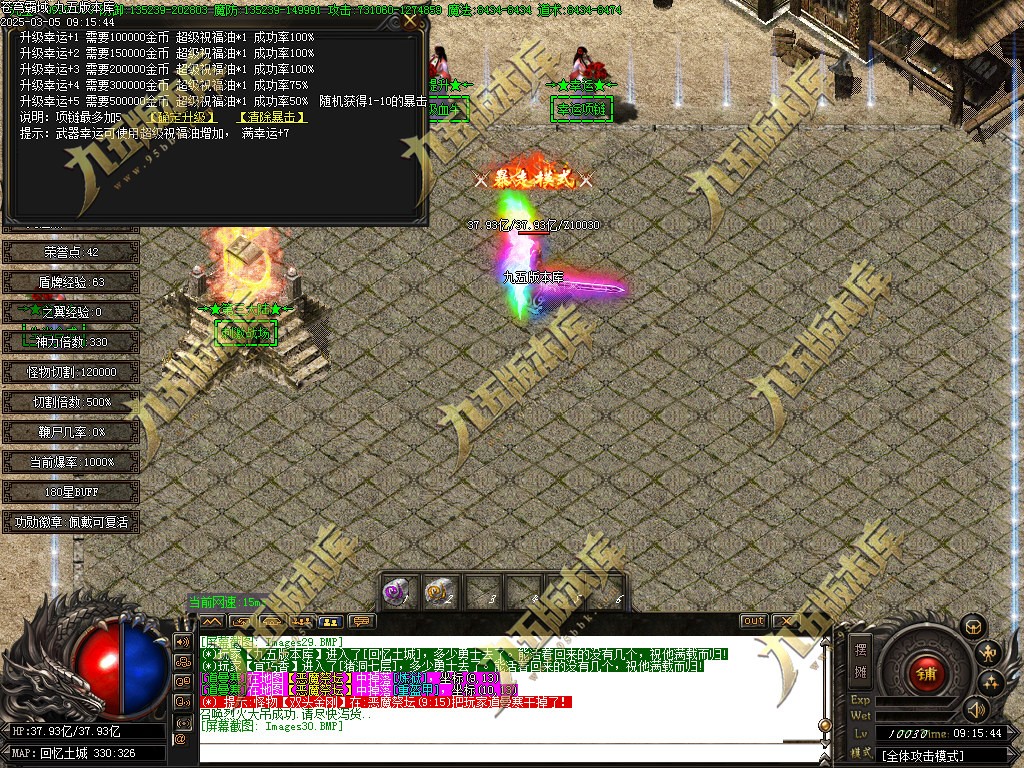The image size is (1024, 768).
Task: Open the 怪物切割 panel button
Action: click(71, 372)
